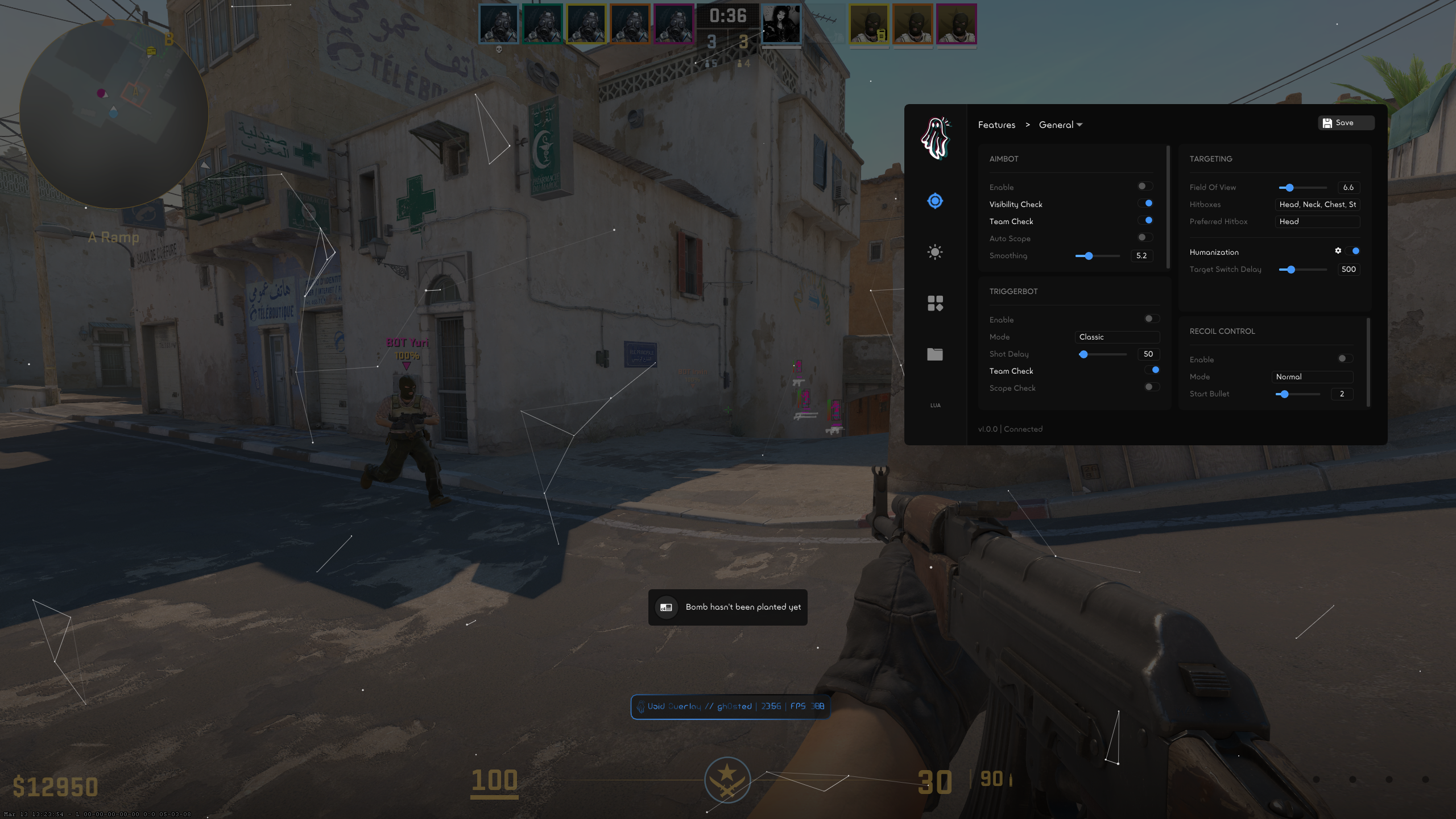
Task: Open the General section dropdown
Action: pos(1060,125)
